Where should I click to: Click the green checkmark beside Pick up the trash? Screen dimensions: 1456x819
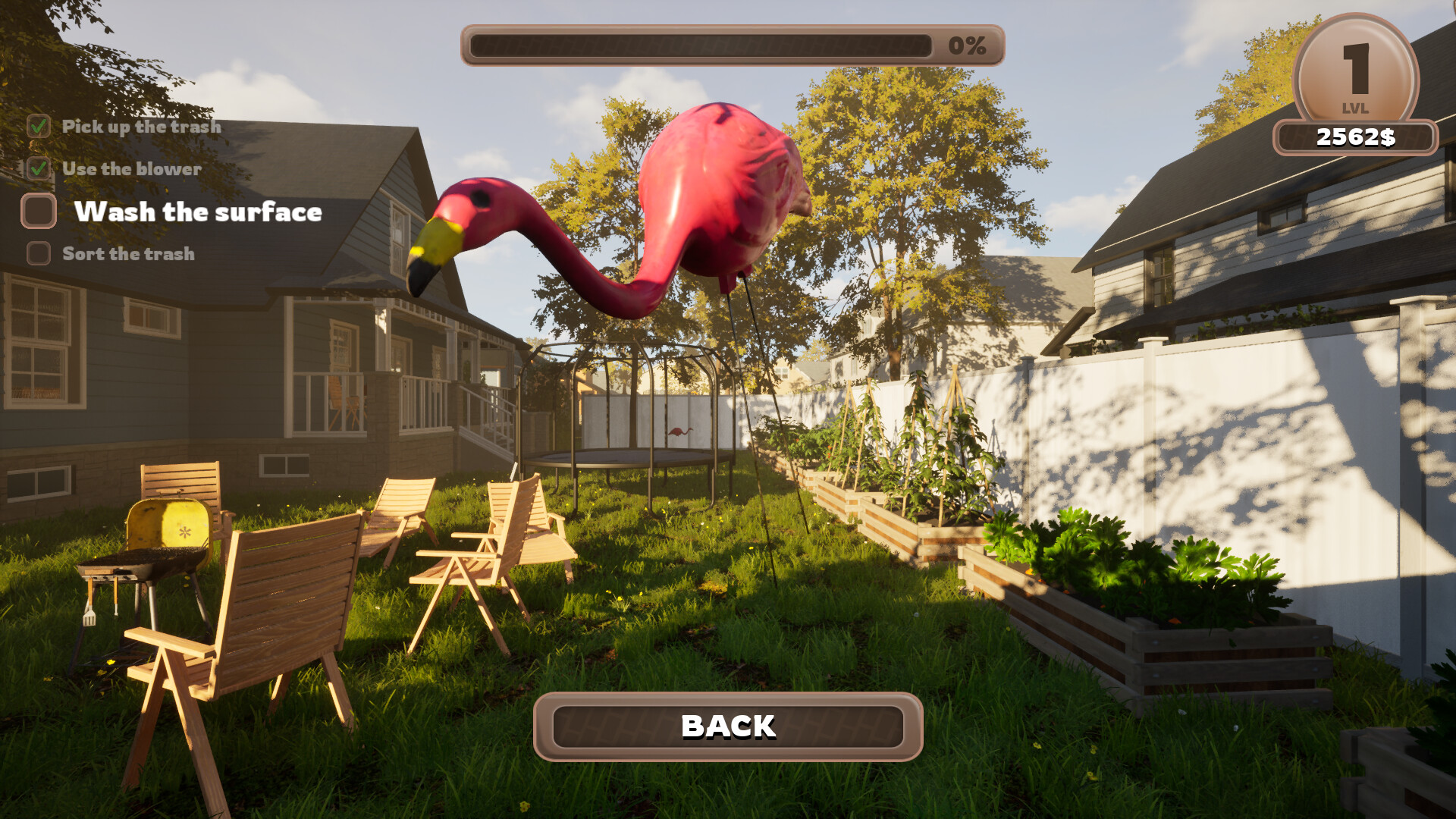pos(37,127)
